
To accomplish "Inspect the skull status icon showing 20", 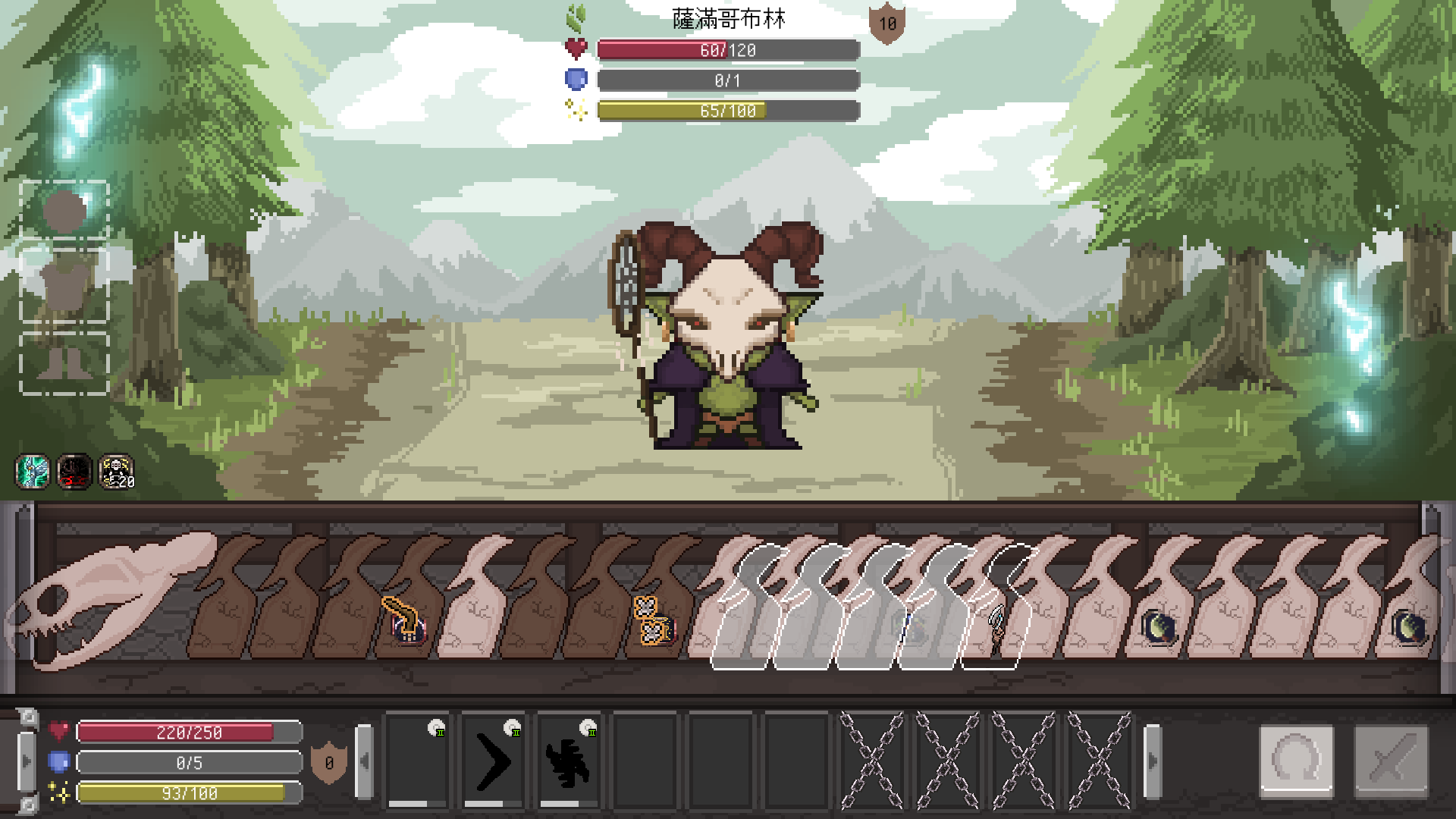I will pyautogui.click(x=117, y=472).
